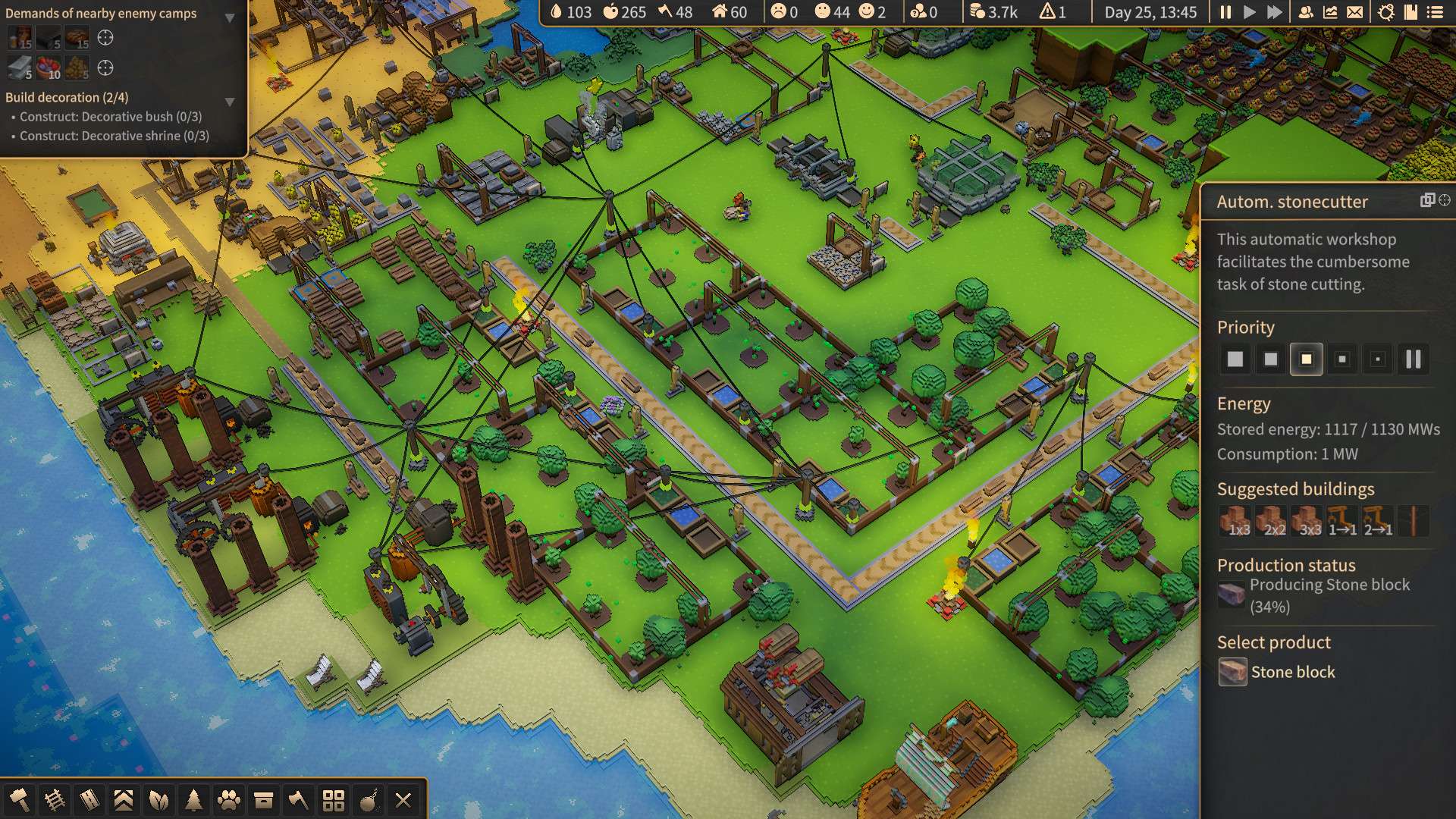Choose Stone block as the product
The image size is (1456, 819).
coord(1277,672)
